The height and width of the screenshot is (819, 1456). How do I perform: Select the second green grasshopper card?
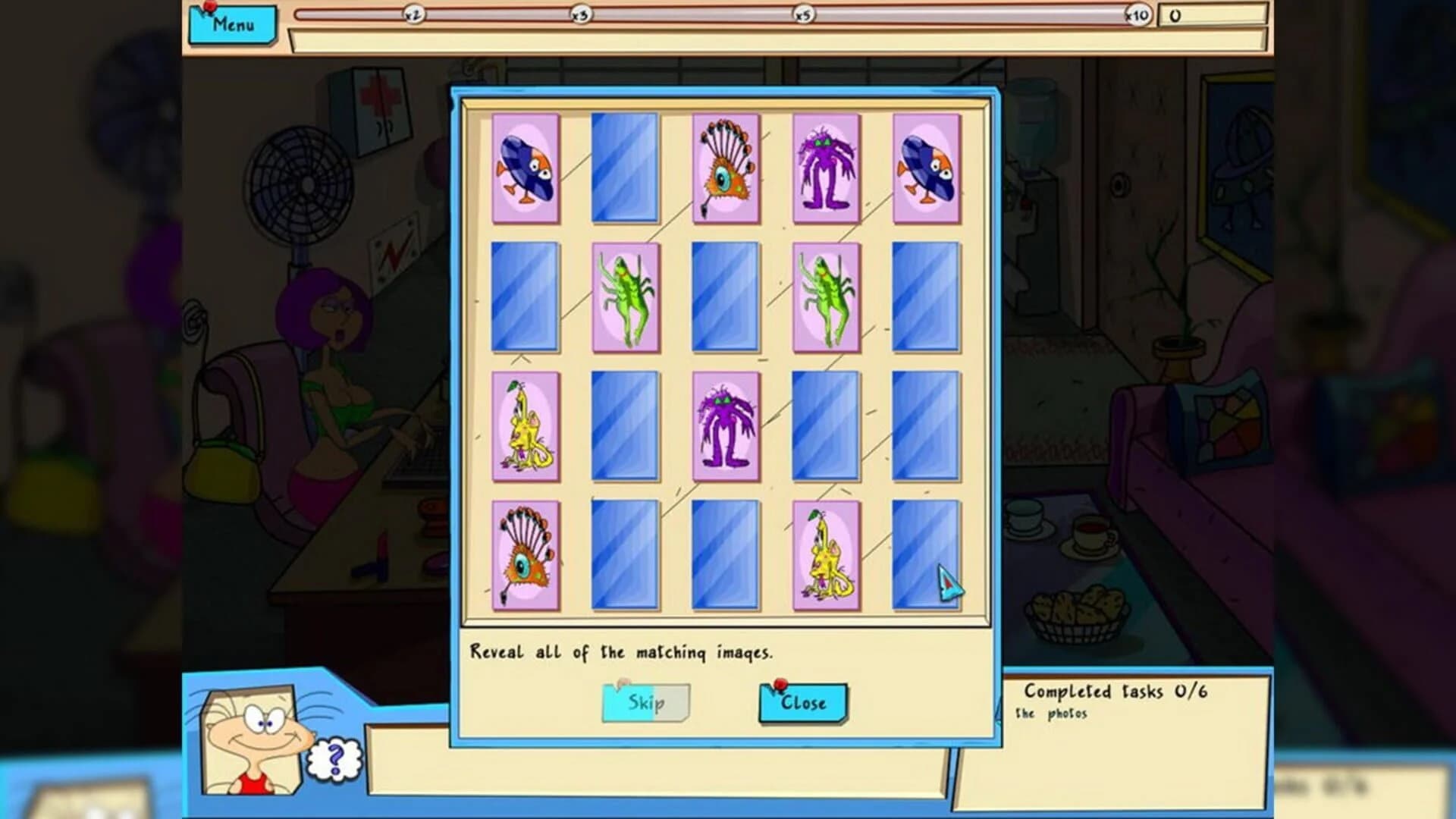pos(824,297)
